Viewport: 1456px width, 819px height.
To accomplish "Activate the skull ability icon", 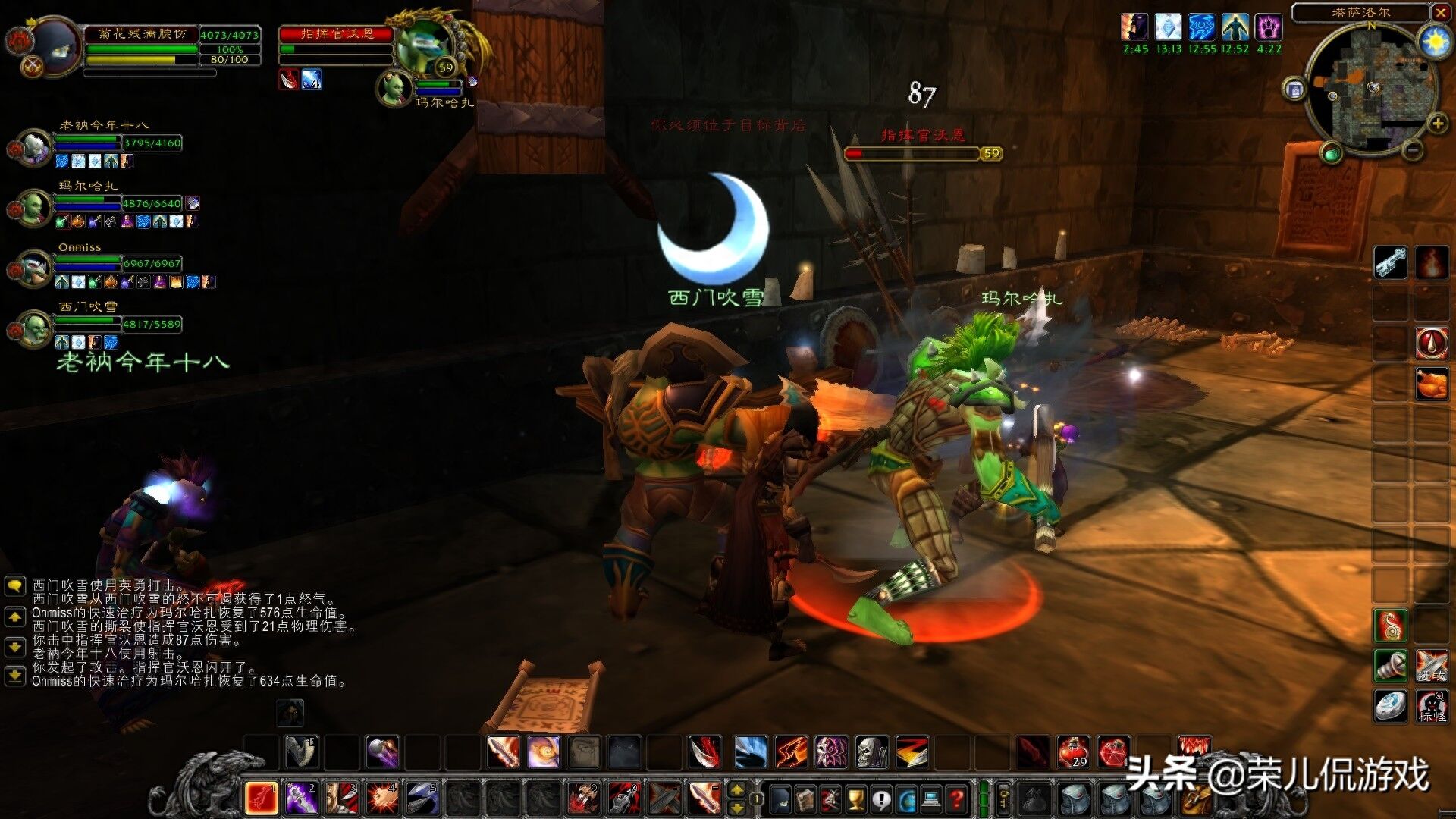I will coord(872,752).
